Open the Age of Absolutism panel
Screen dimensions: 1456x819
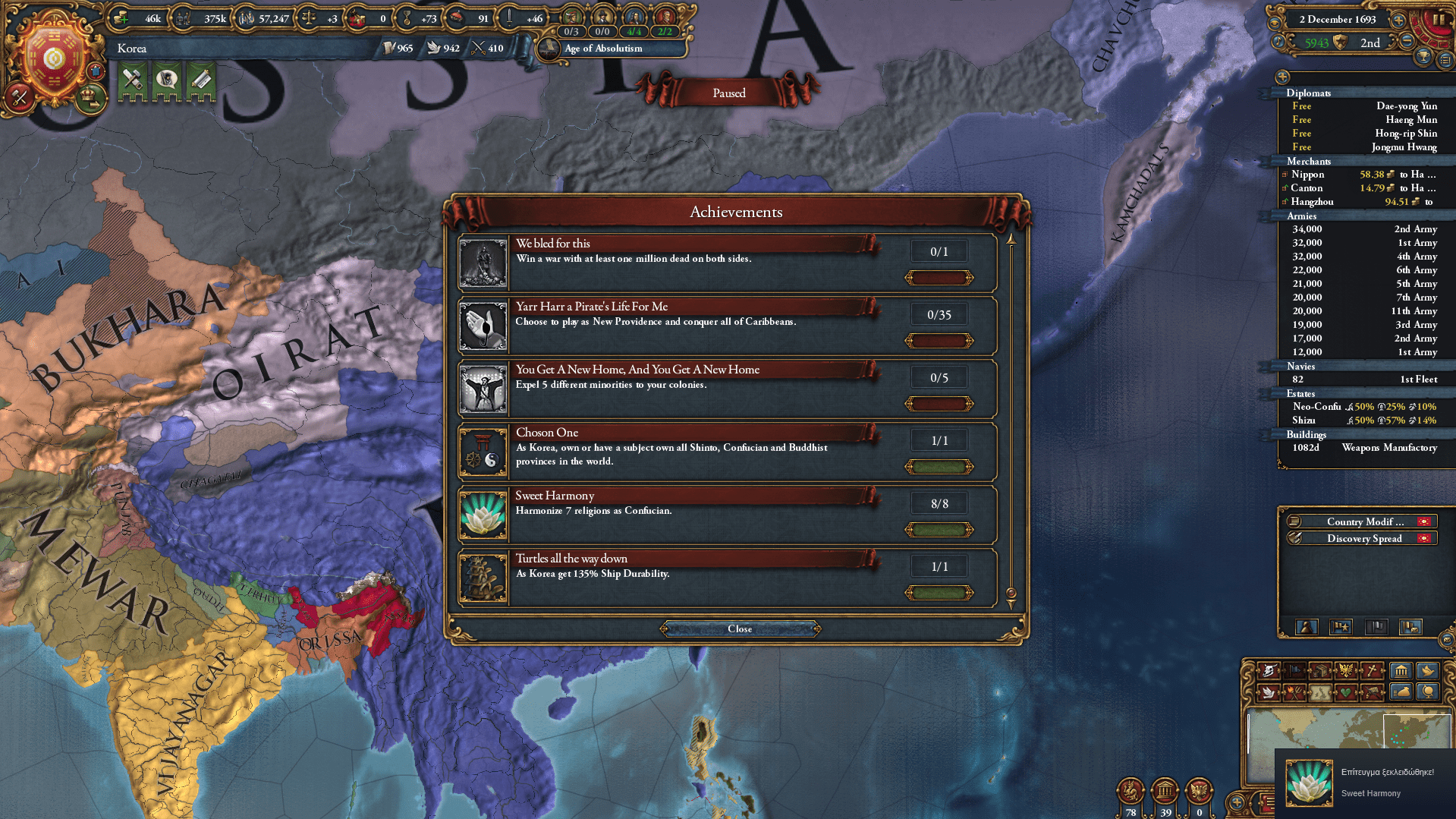602,49
